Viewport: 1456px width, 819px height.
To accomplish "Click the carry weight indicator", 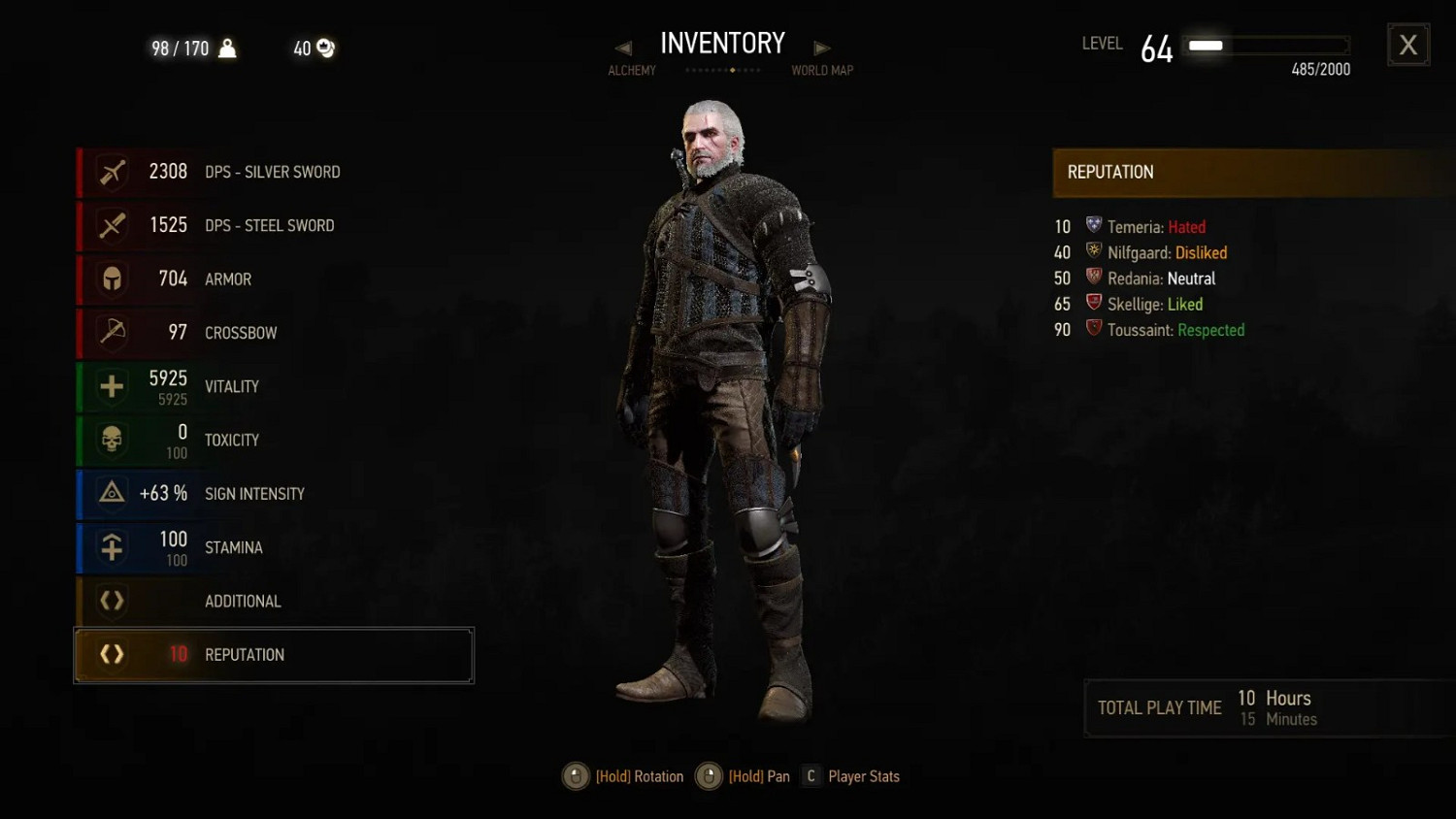I will tap(193, 48).
